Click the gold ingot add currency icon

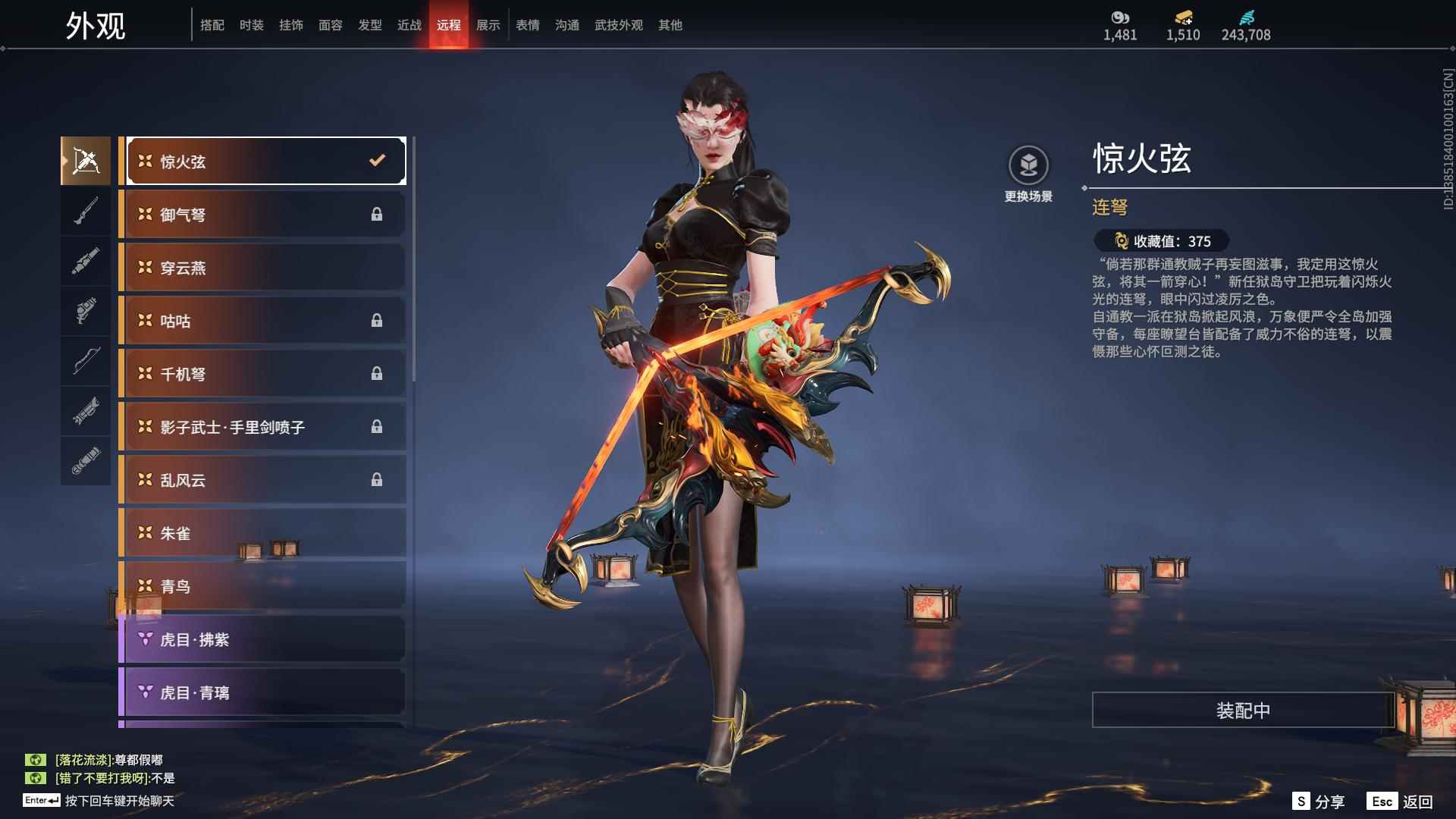point(1184,15)
